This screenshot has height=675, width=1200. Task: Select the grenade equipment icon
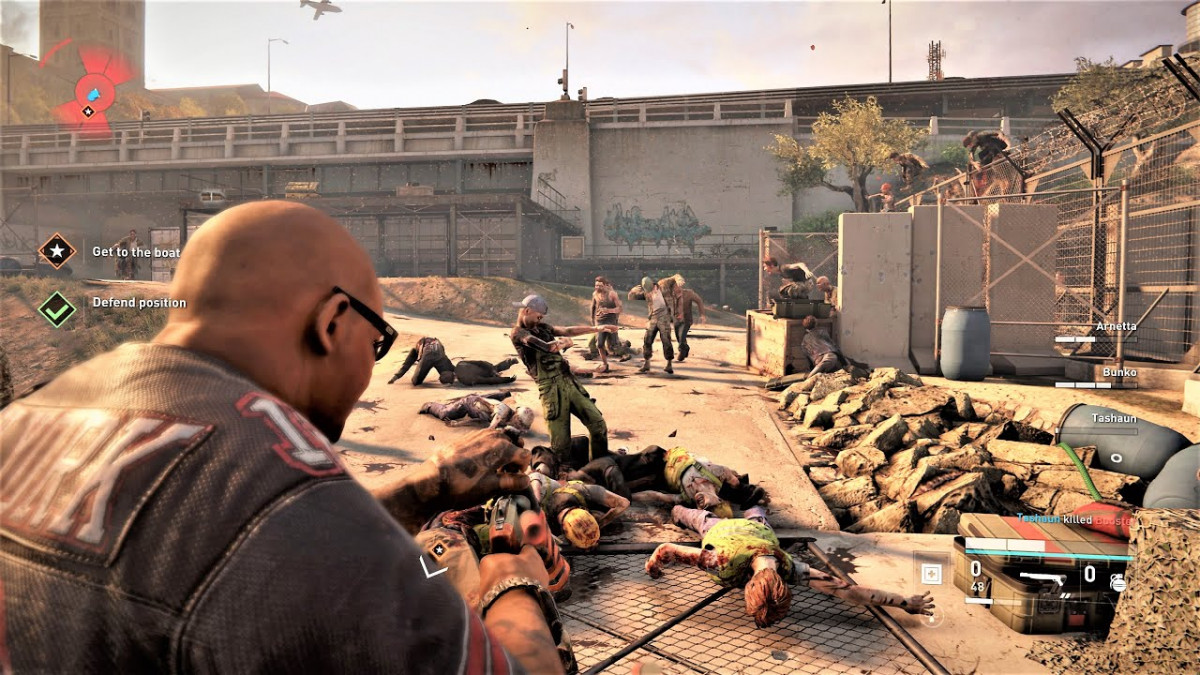coord(1117,581)
